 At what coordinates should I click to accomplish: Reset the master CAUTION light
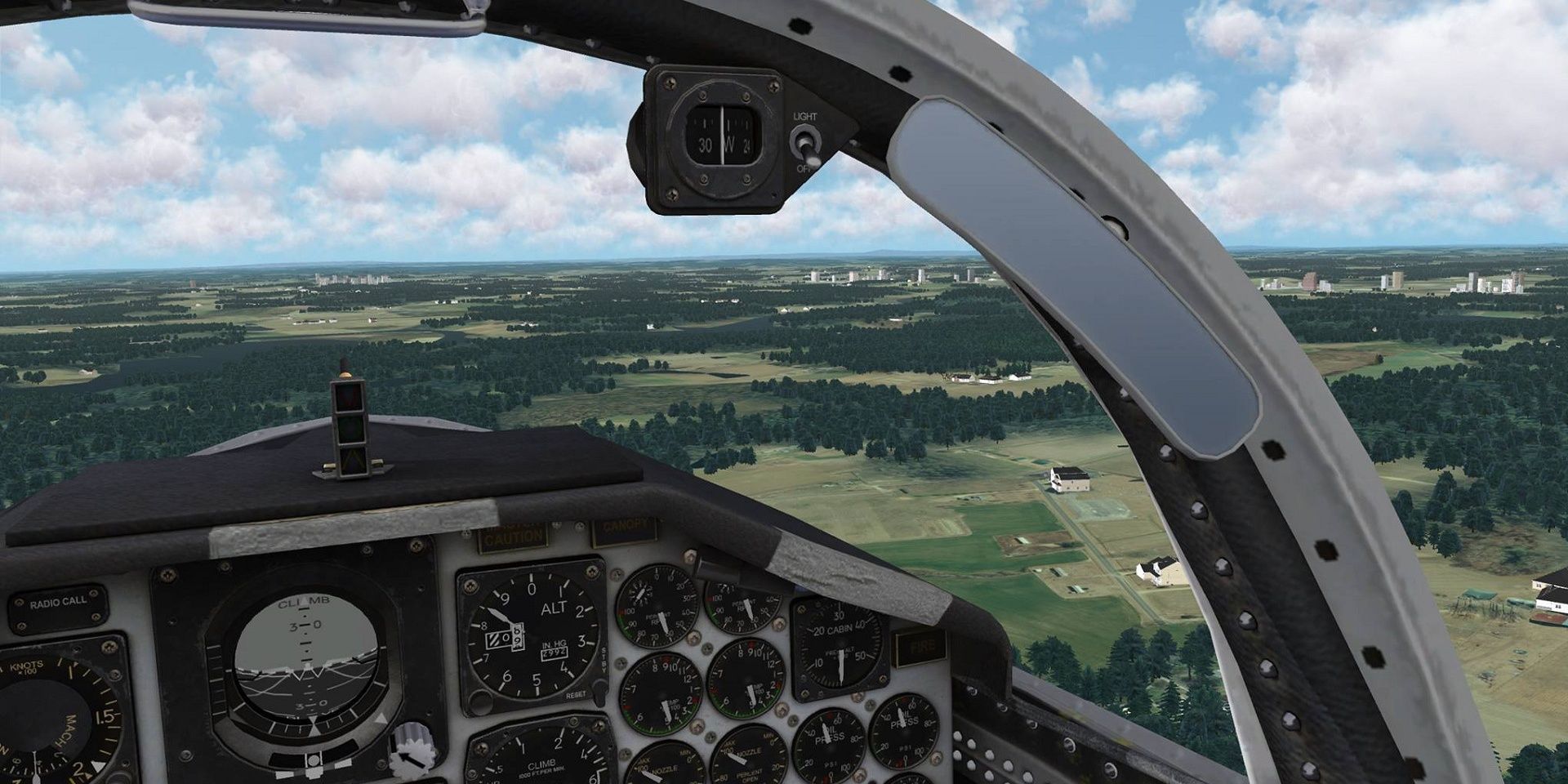coord(514,537)
